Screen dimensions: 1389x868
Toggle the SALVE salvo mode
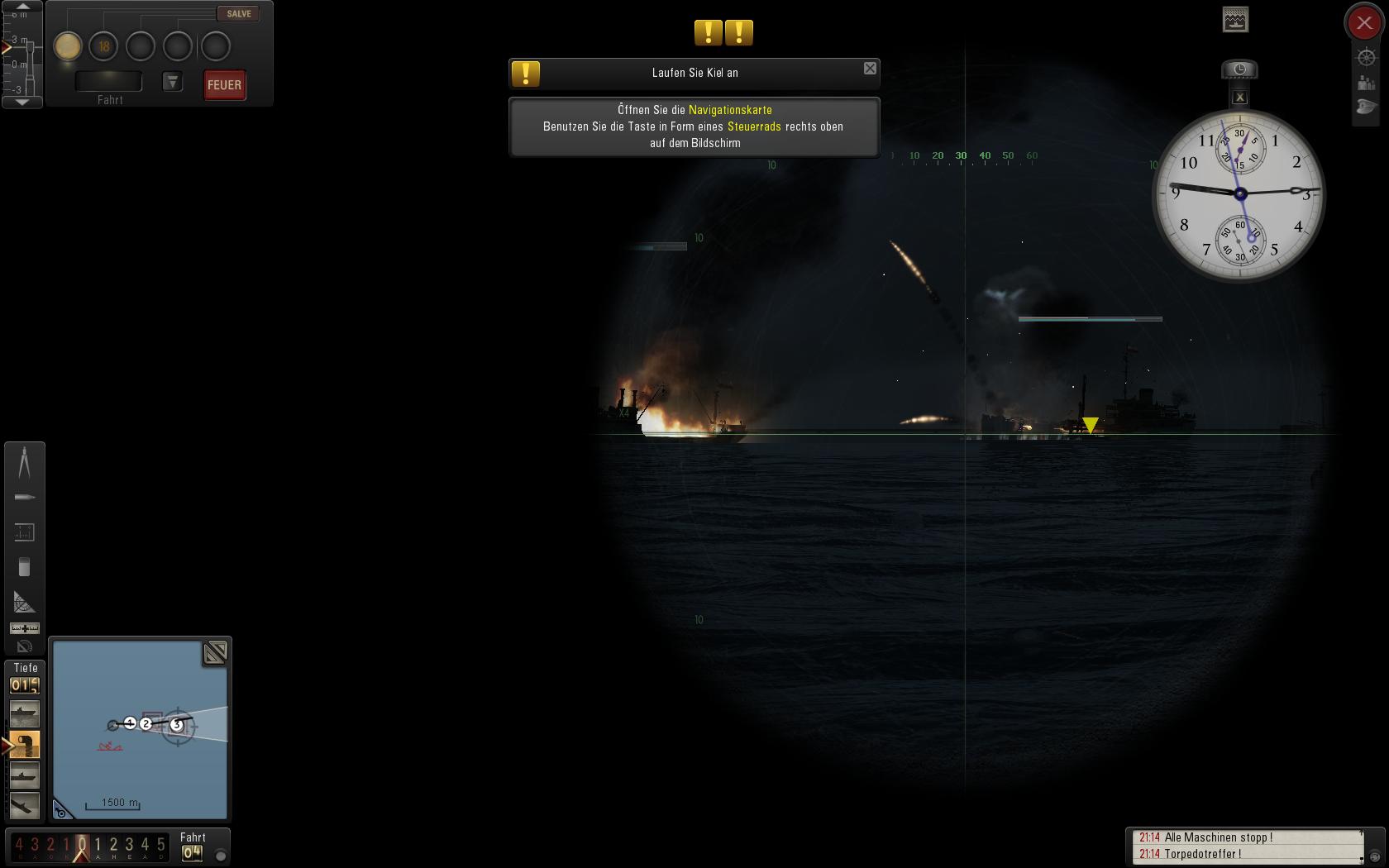coord(238,14)
